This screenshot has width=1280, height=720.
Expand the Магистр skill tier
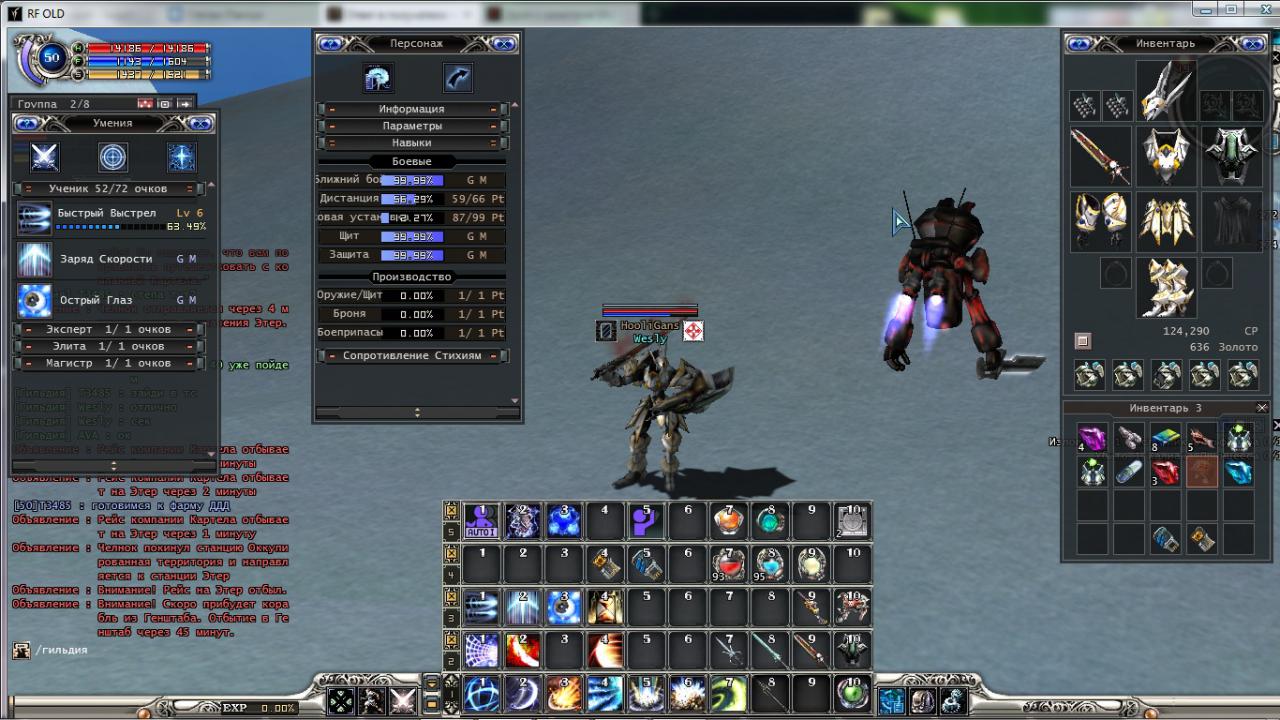(x=110, y=363)
